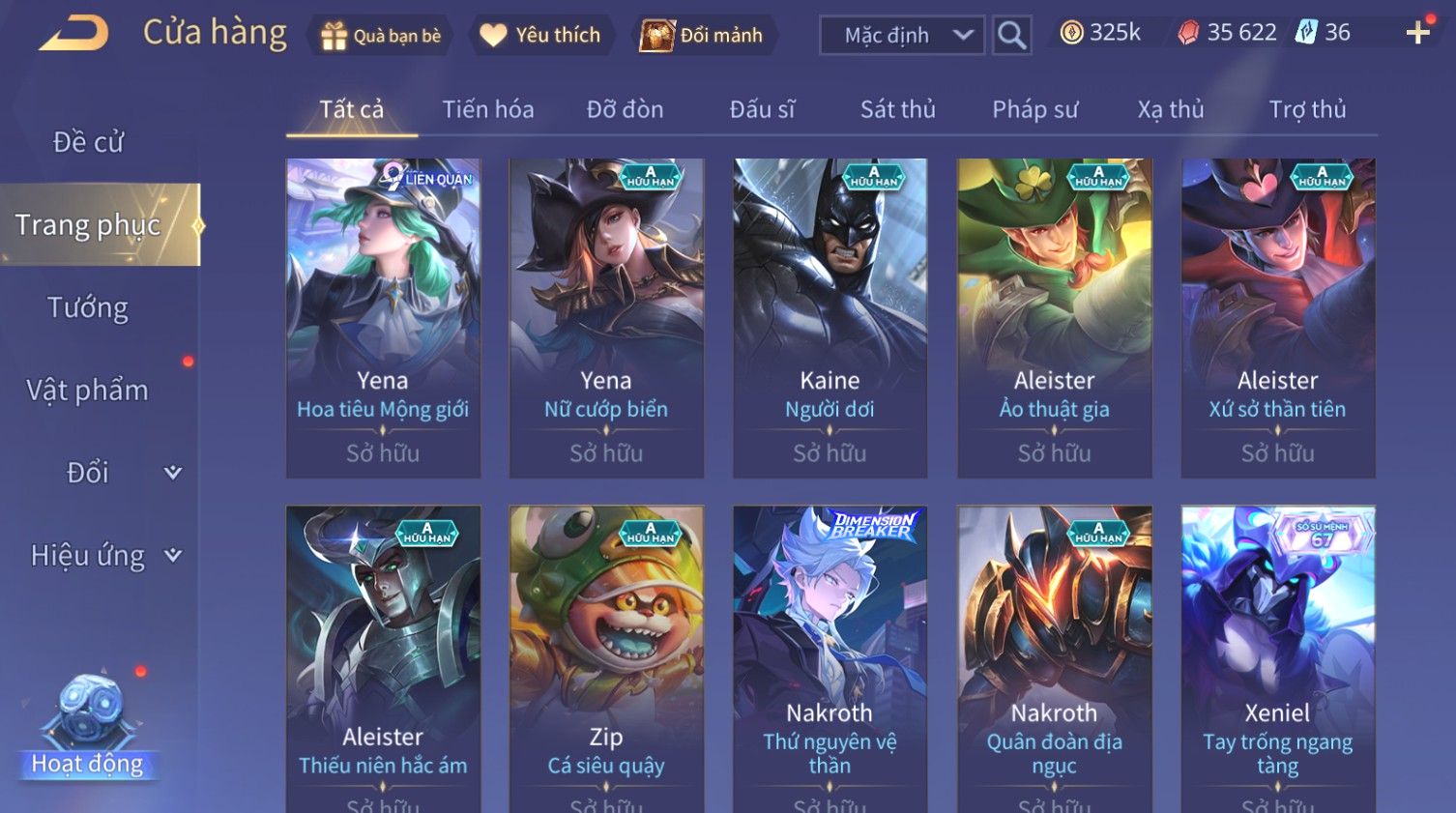Expand the Mặc định sort dropdown
Screen dimensions: 1456x813
tap(901, 36)
